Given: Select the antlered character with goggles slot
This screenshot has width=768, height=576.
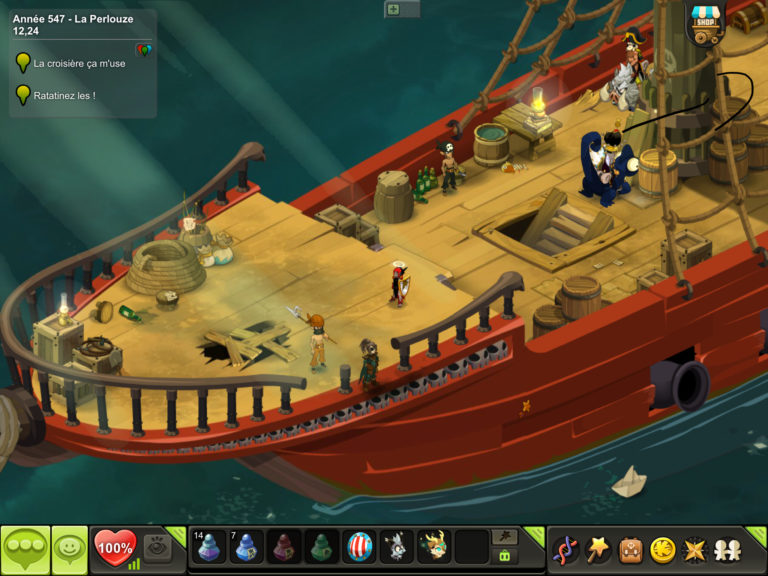Looking at the screenshot, I should click(433, 547).
